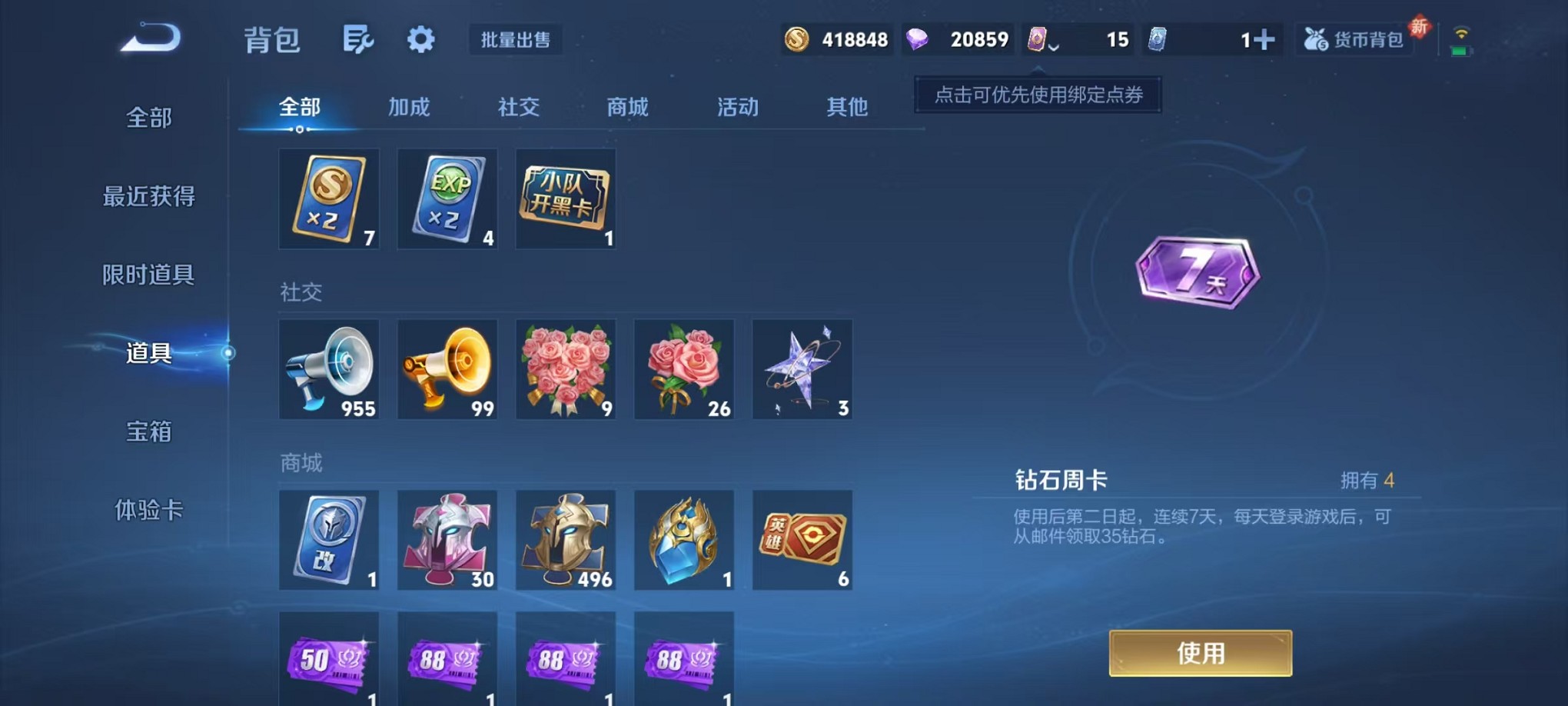Open the settings gear icon
This screenshot has width=1568, height=706.
(x=420, y=39)
